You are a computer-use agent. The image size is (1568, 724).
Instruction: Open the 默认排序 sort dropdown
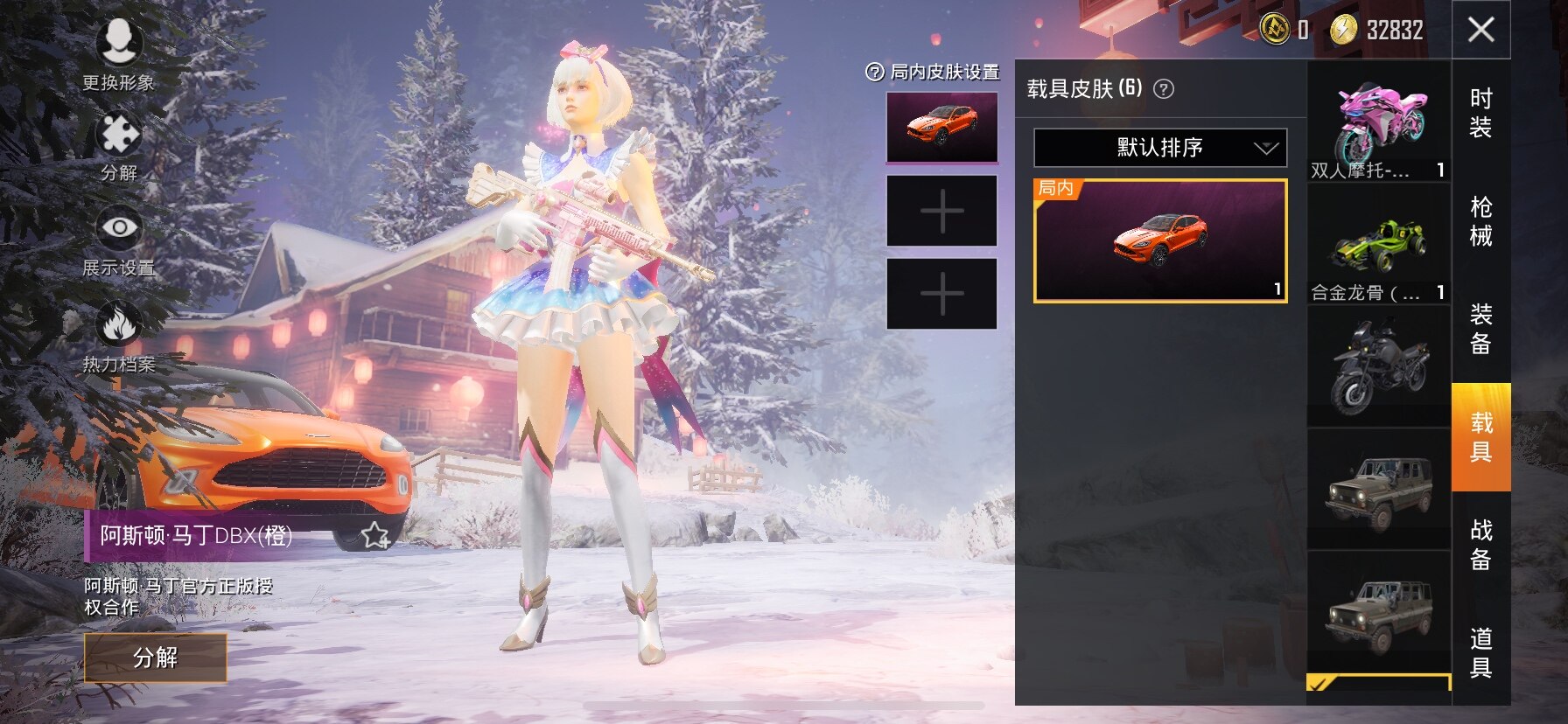click(x=1160, y=148)
